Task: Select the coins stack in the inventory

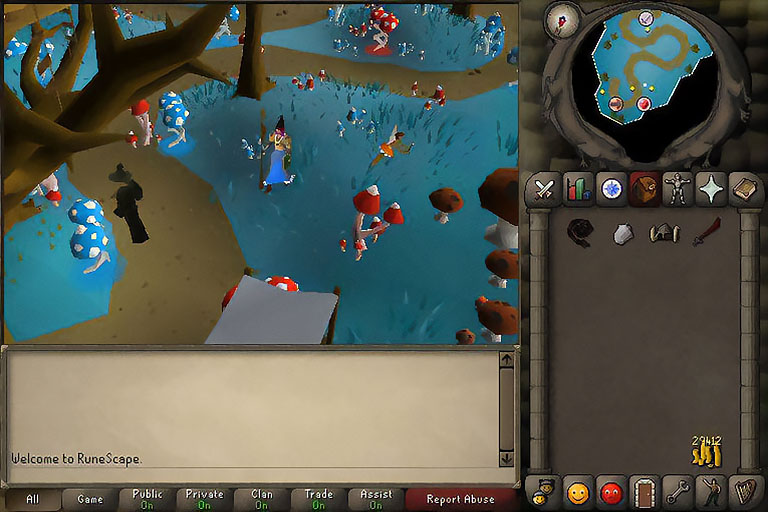Action: pos(706,452)
